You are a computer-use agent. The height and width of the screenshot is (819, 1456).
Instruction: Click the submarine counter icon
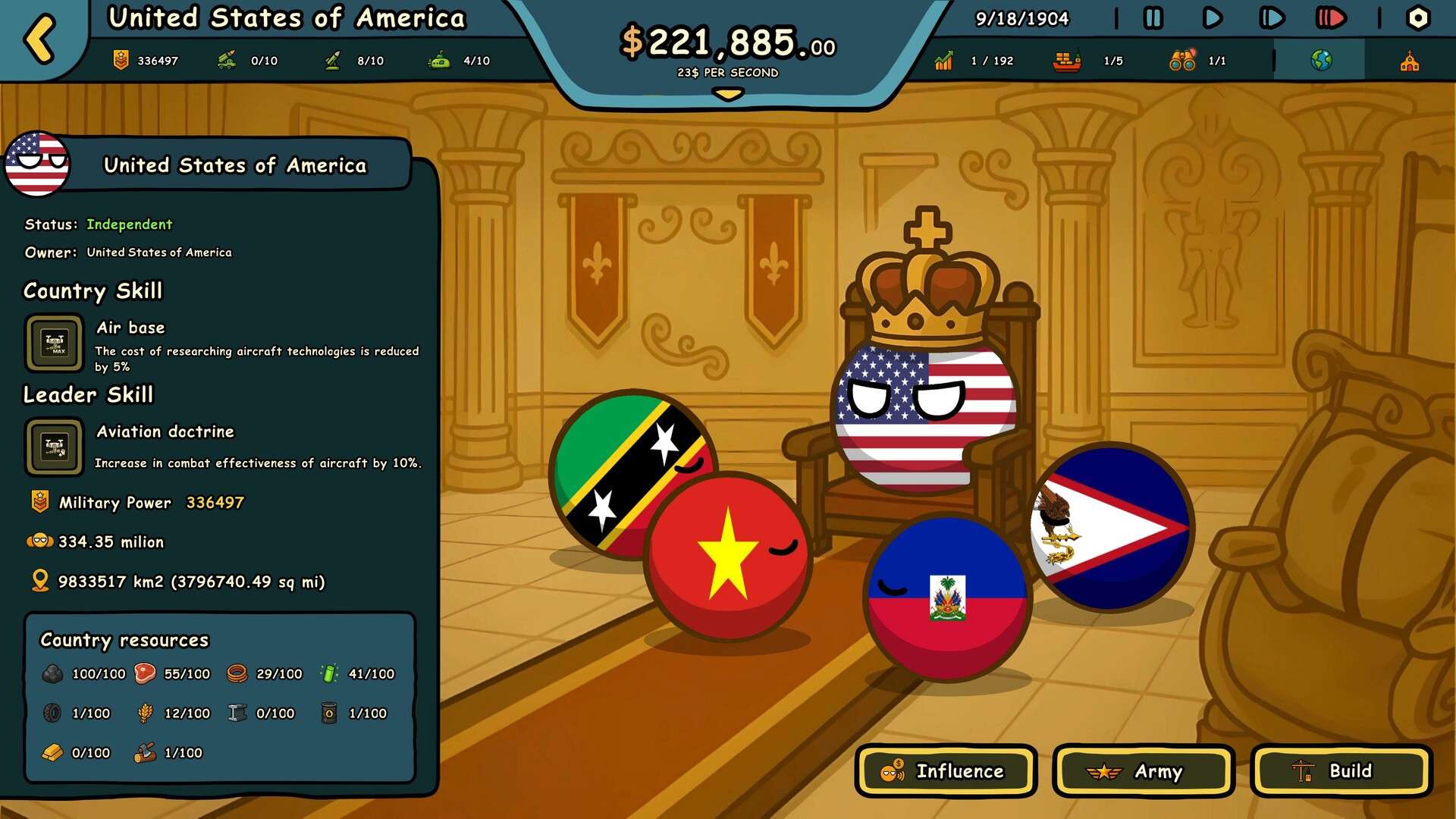(436, 59)
